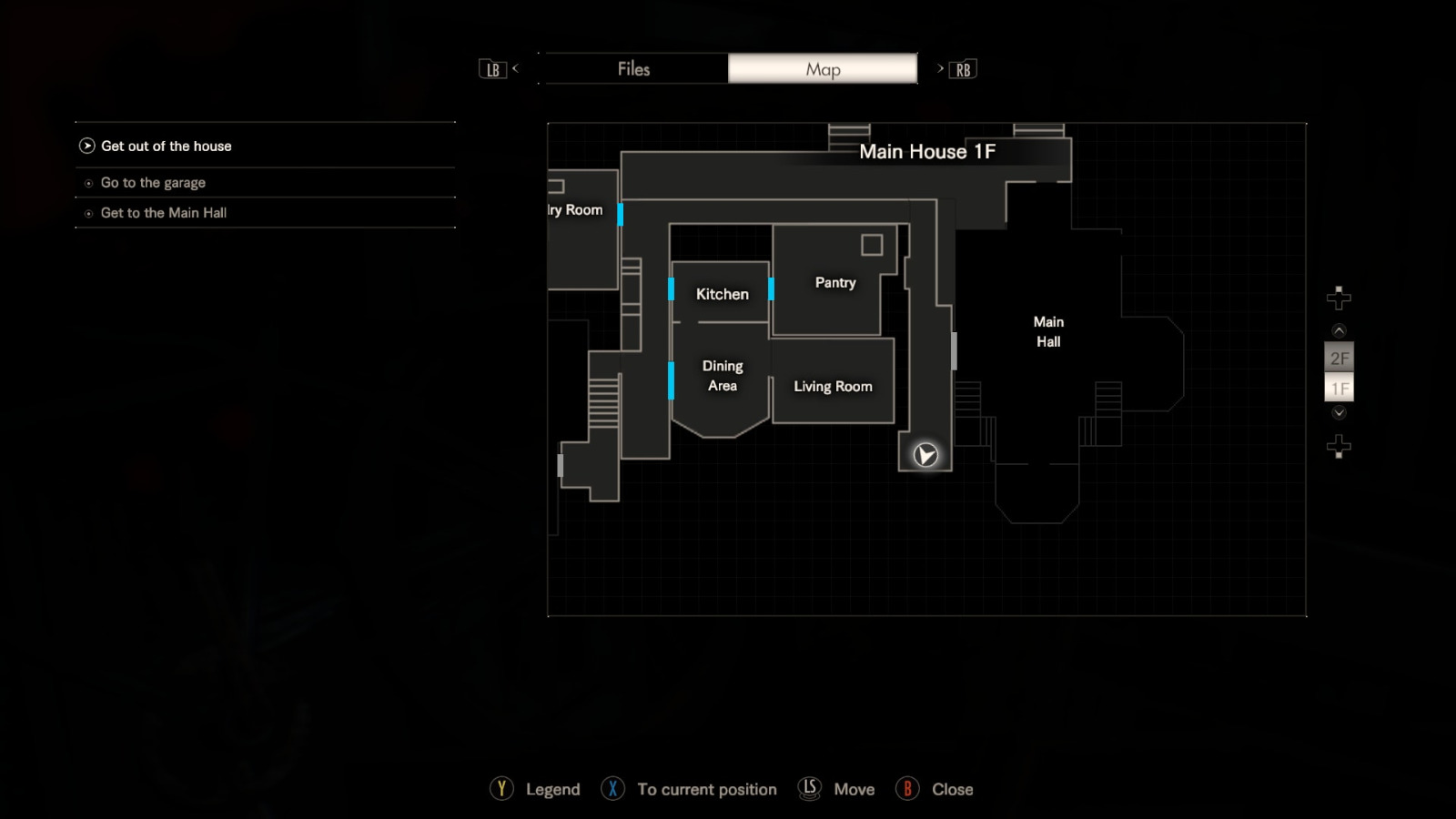
Task: Click the down chevron to go down a floor
Action: 1339,412
